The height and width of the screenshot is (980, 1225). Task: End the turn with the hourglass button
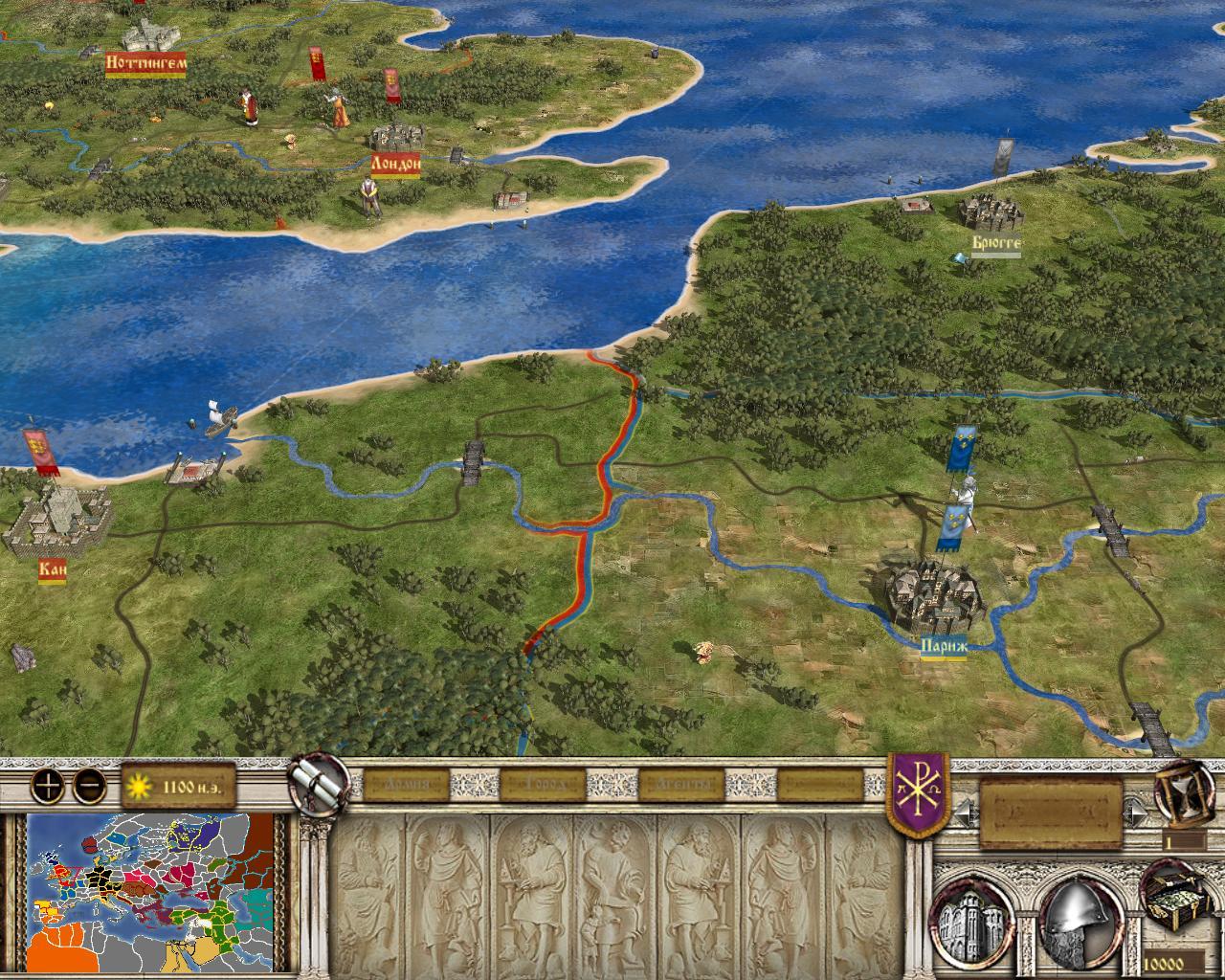[x=1183, y=791]
